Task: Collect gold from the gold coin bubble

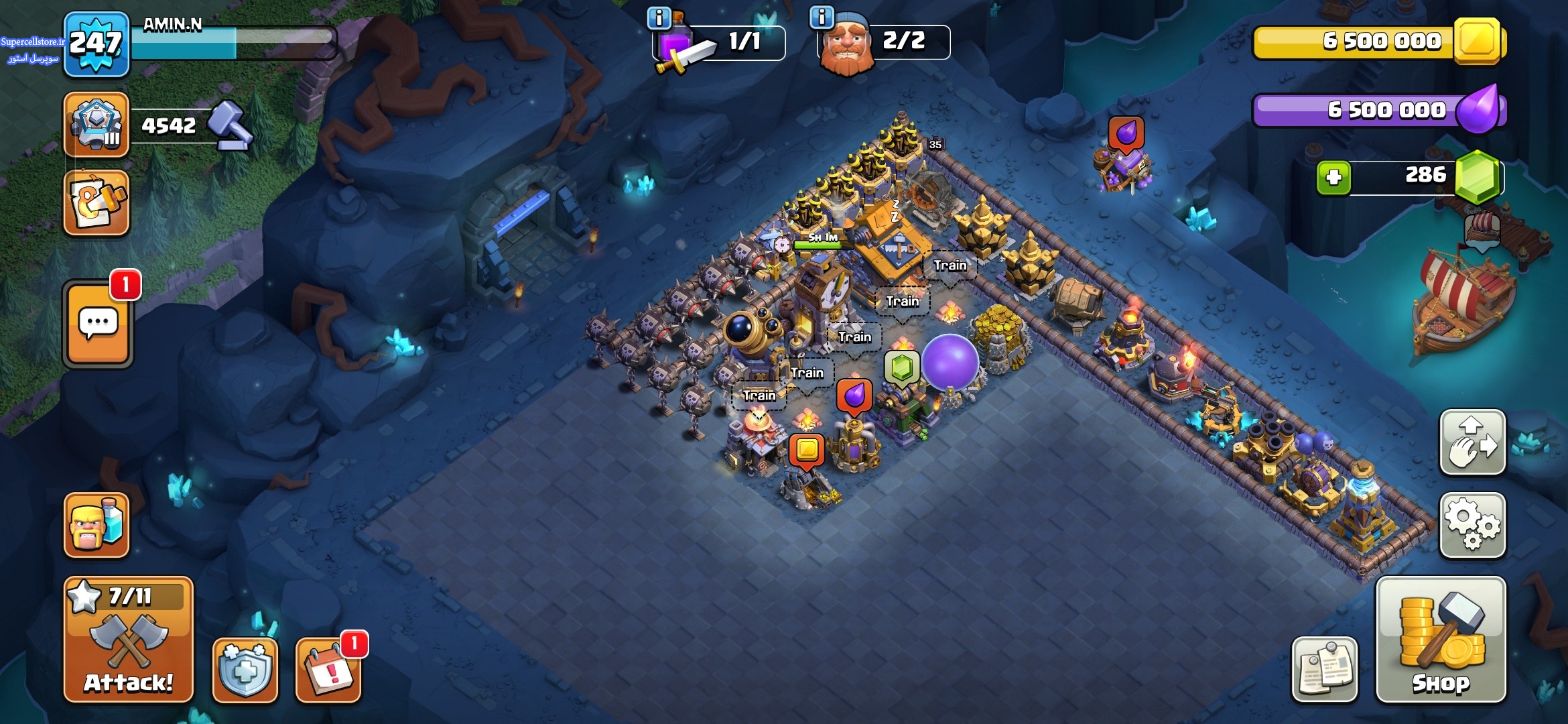Action: click(x=807, y=449)
